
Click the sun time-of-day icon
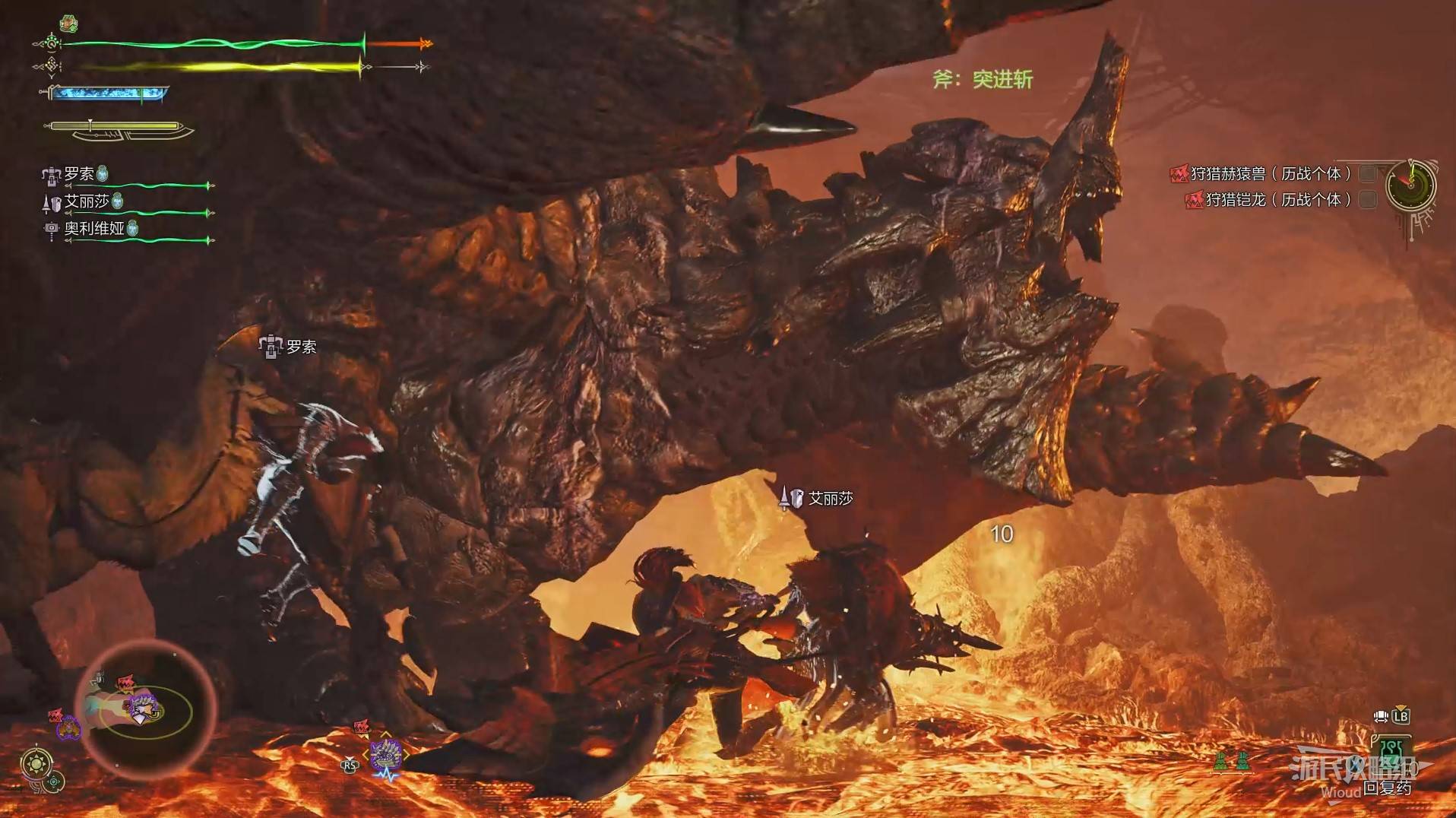point(36,763)
